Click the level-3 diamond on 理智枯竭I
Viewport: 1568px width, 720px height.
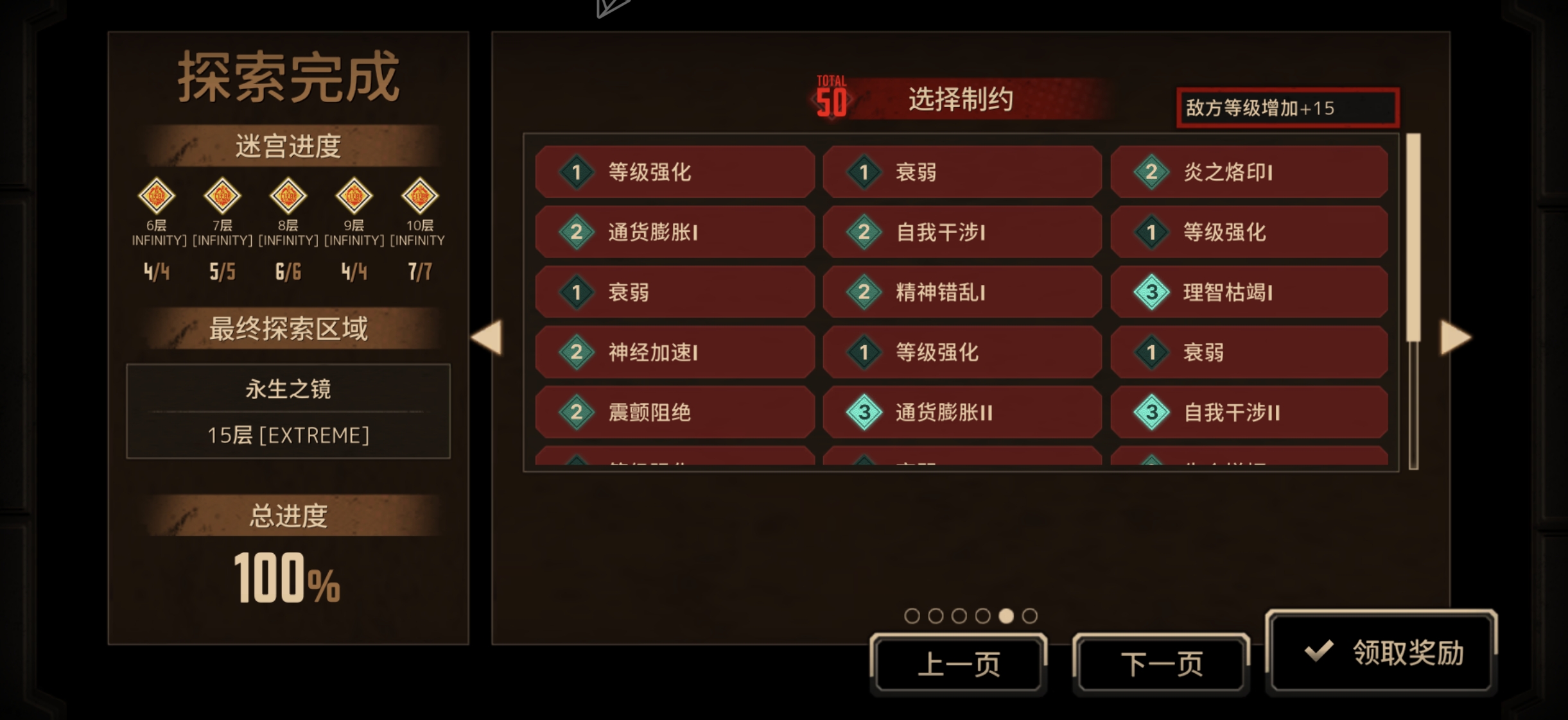1151,293
